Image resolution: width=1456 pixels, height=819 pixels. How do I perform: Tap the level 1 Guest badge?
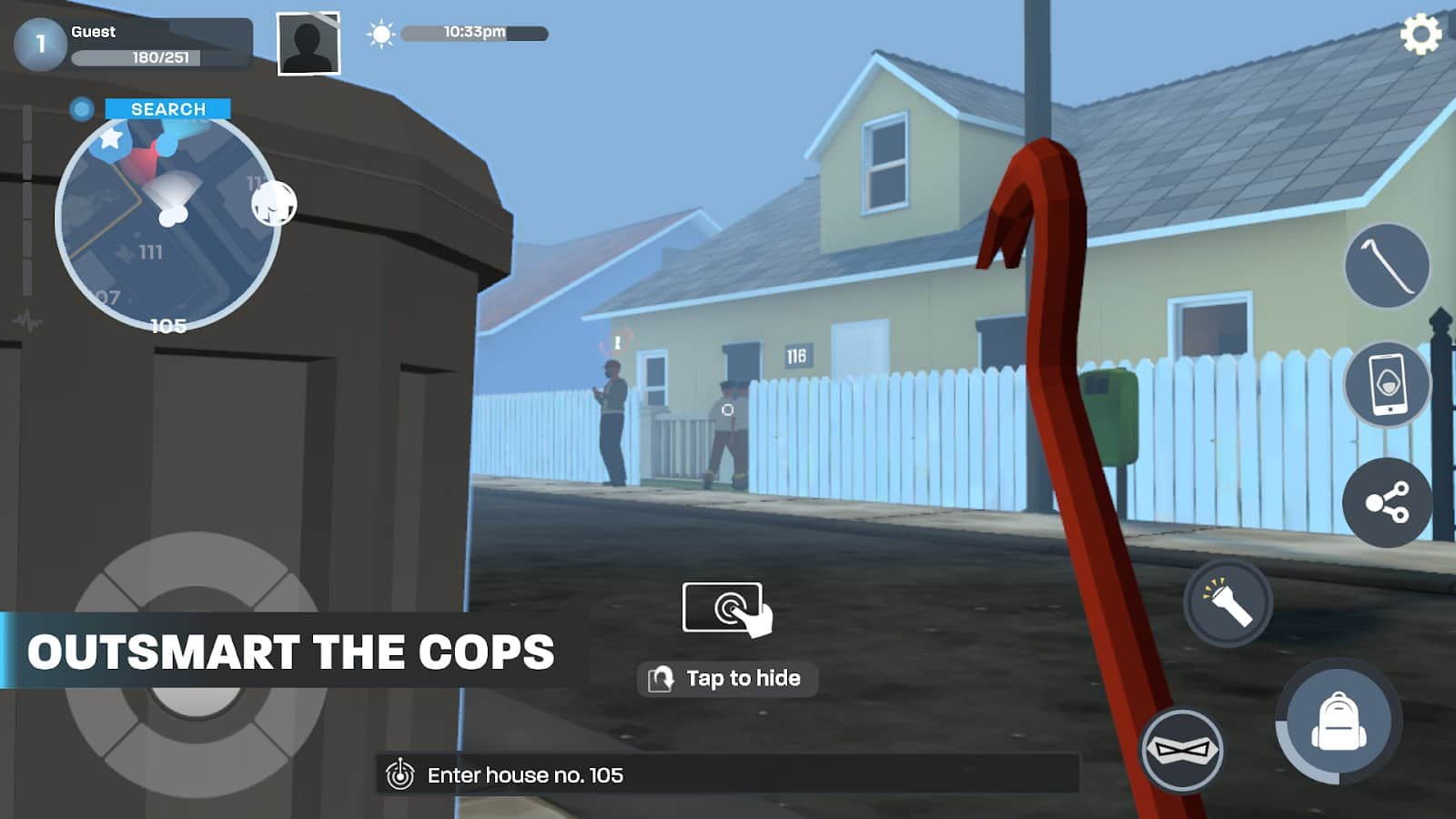40,44
